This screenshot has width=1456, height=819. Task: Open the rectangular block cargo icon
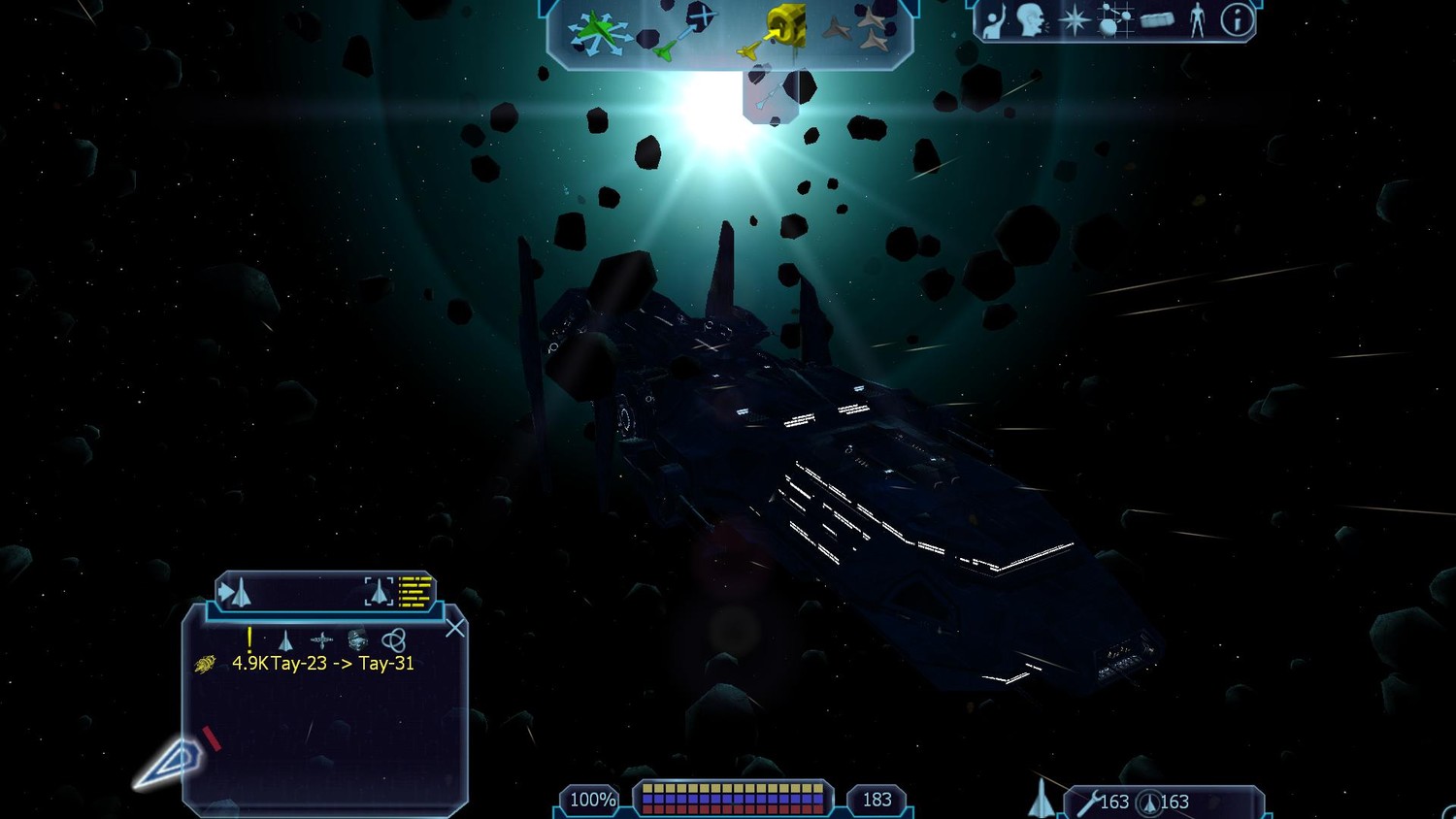point(1156,20)
